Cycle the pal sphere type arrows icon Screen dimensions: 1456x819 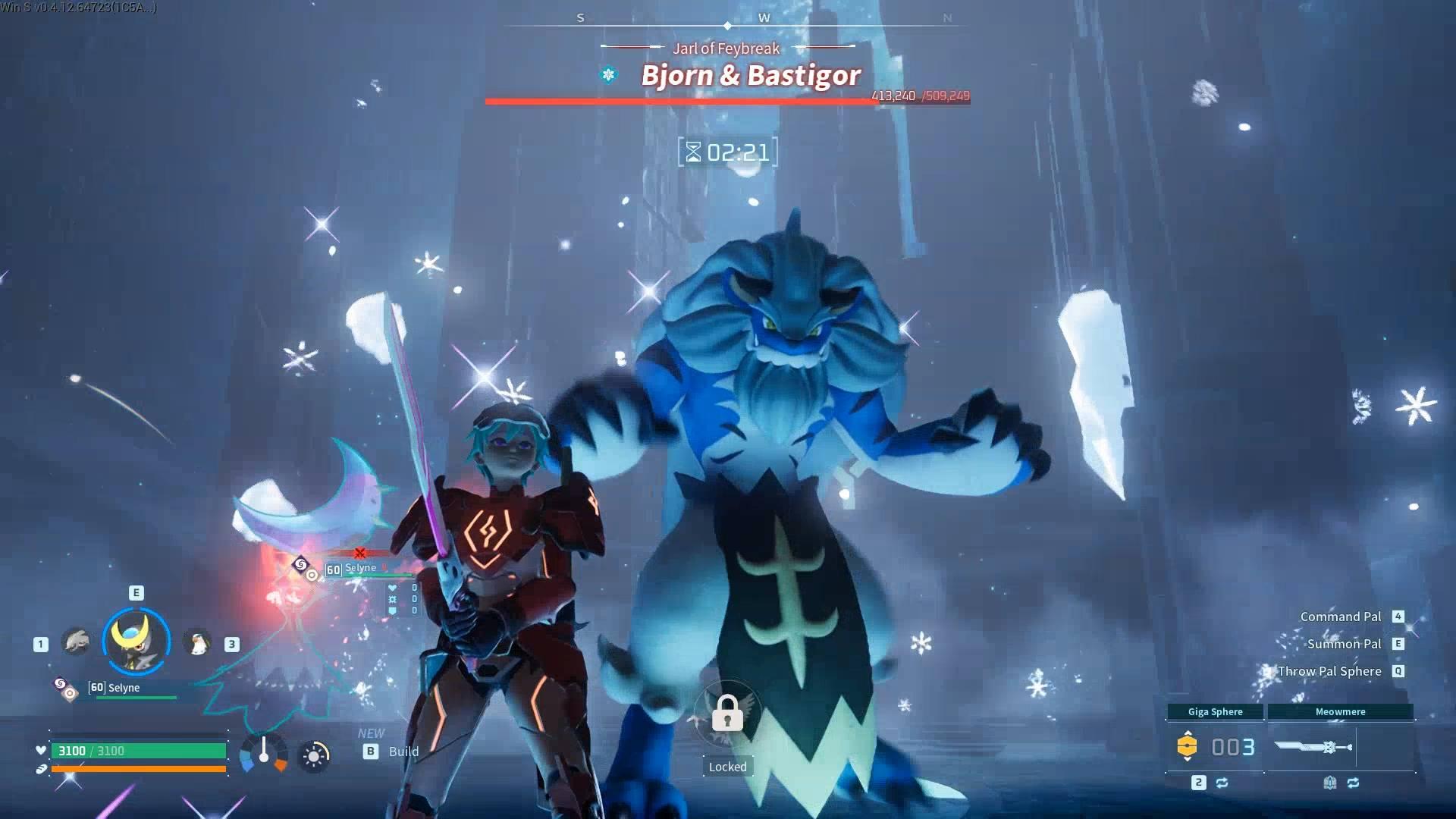[x=1222, y=783]
